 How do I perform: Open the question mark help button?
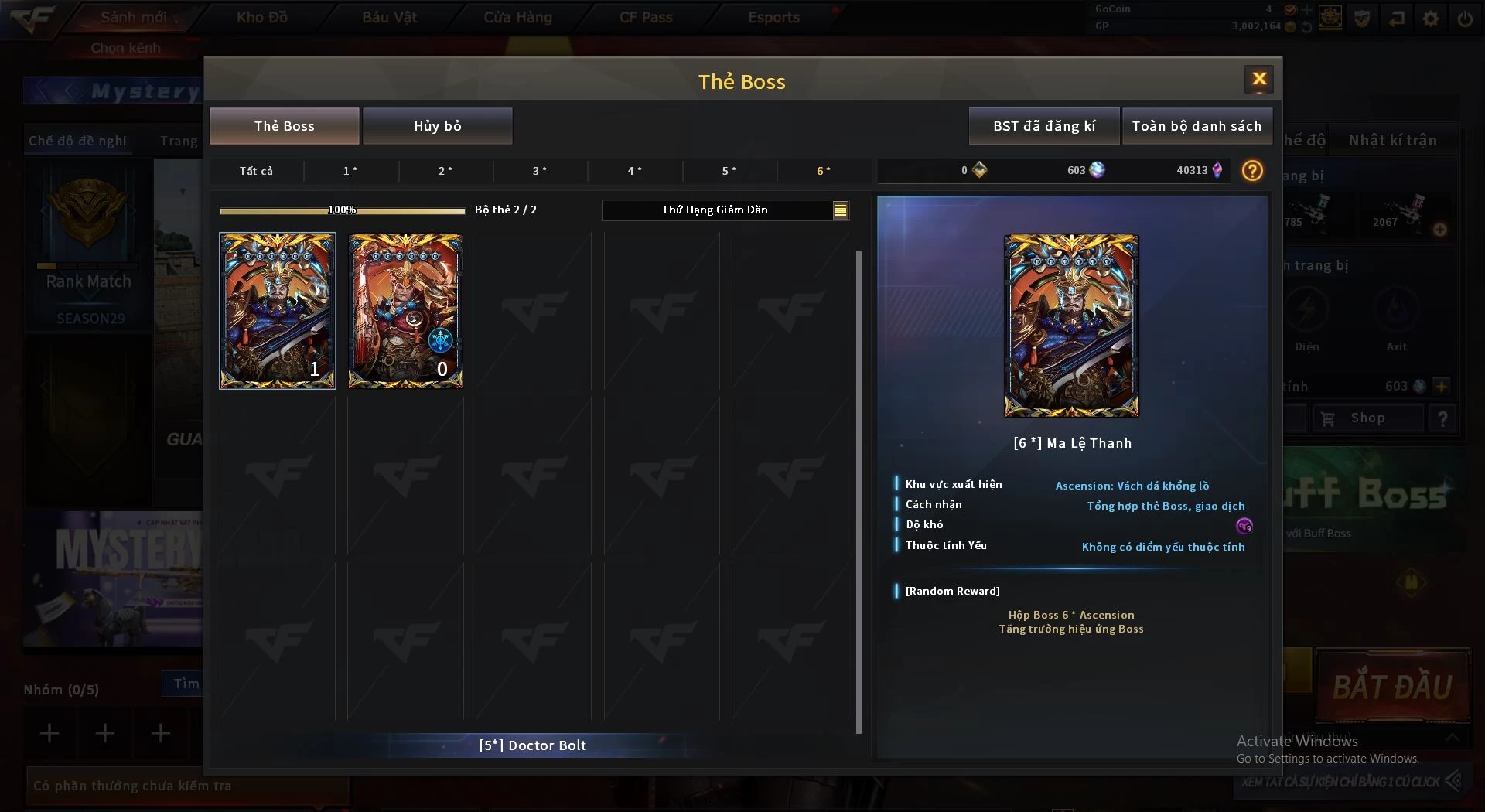pos(1251,171)
